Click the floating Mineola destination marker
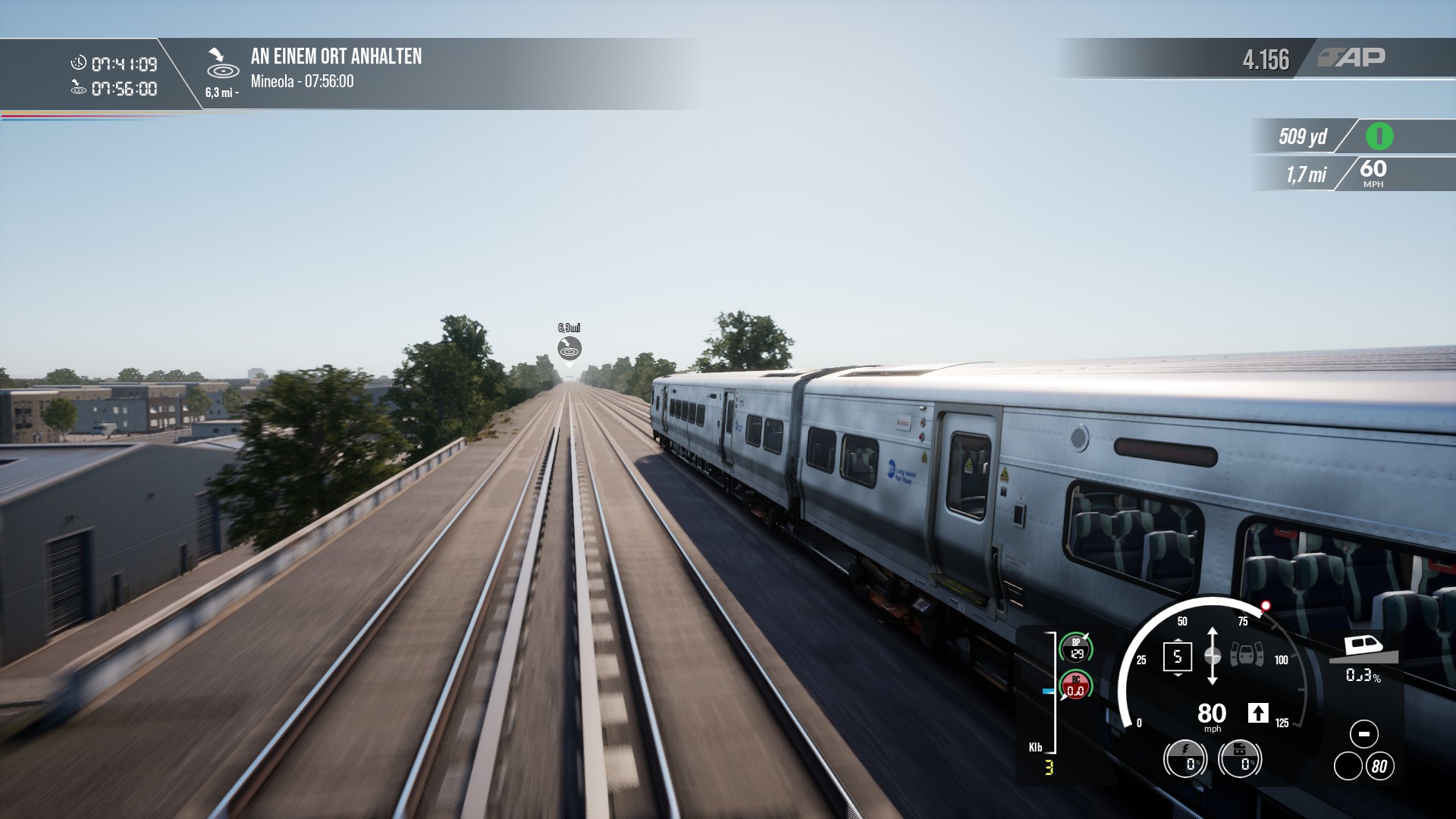Screen dimensions: 1456x819 pyautogui.click(x=569, y=348)
